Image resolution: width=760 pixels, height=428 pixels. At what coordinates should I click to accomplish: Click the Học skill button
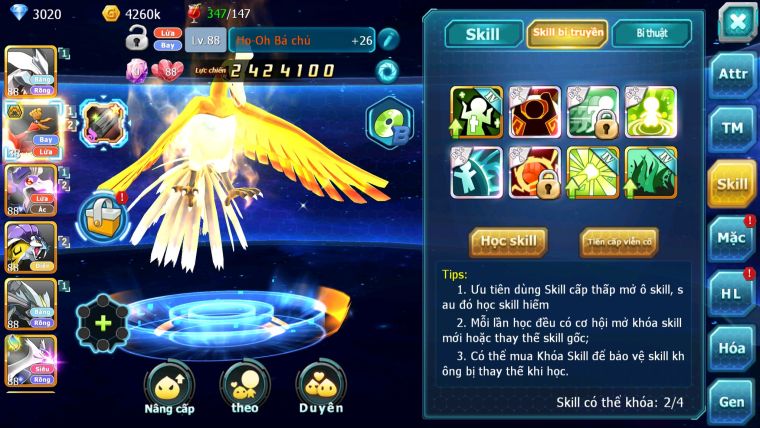tap(509, 241)
